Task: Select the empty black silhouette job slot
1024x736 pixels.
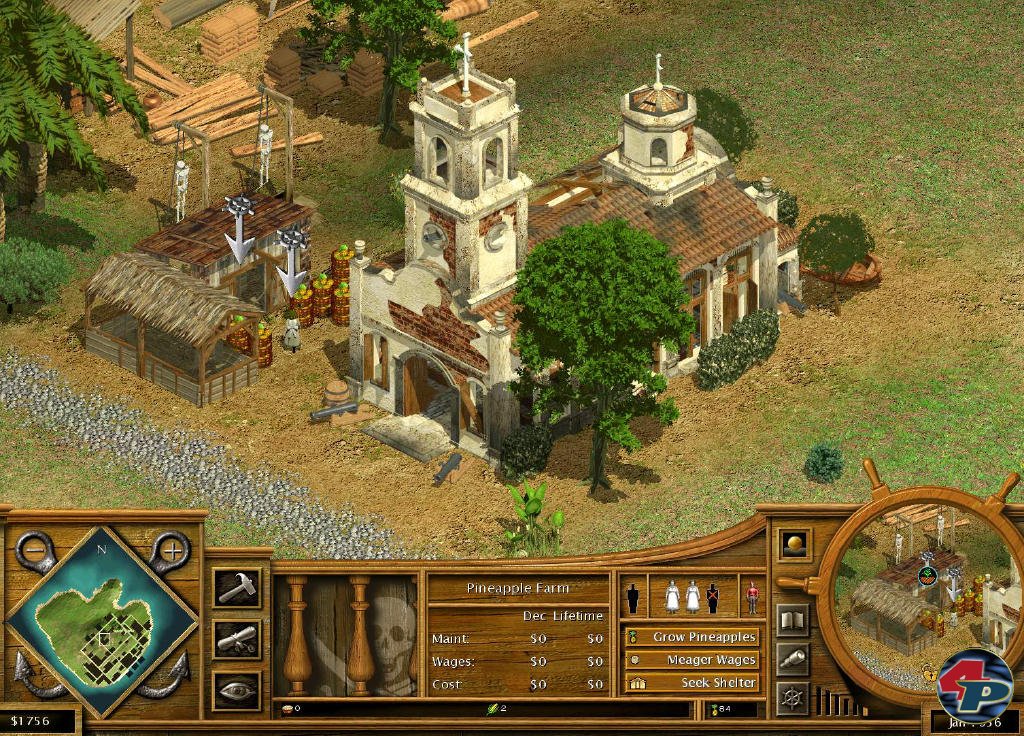Action: coord(632,598)
